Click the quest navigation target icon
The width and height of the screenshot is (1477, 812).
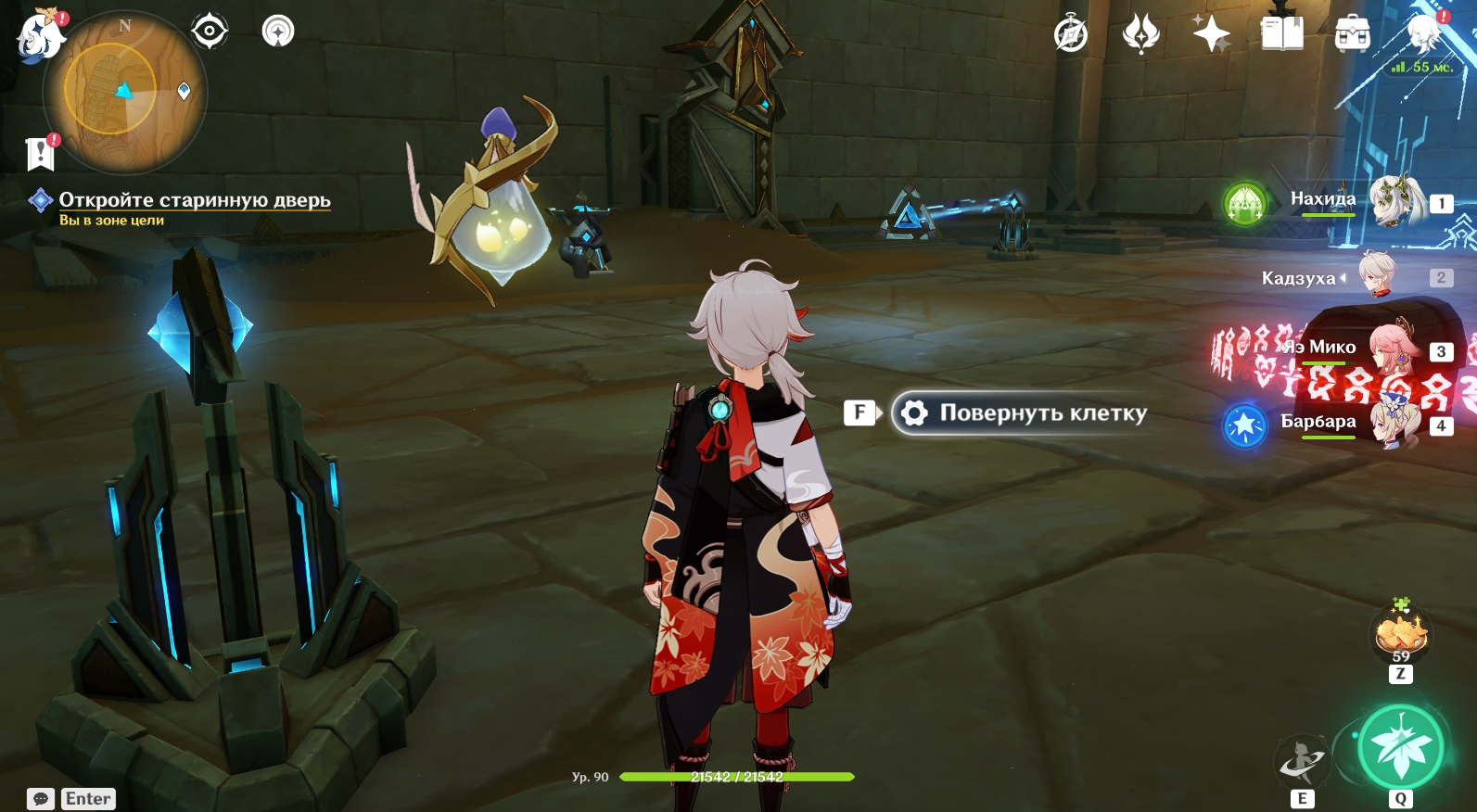click(x=210, y=32)
